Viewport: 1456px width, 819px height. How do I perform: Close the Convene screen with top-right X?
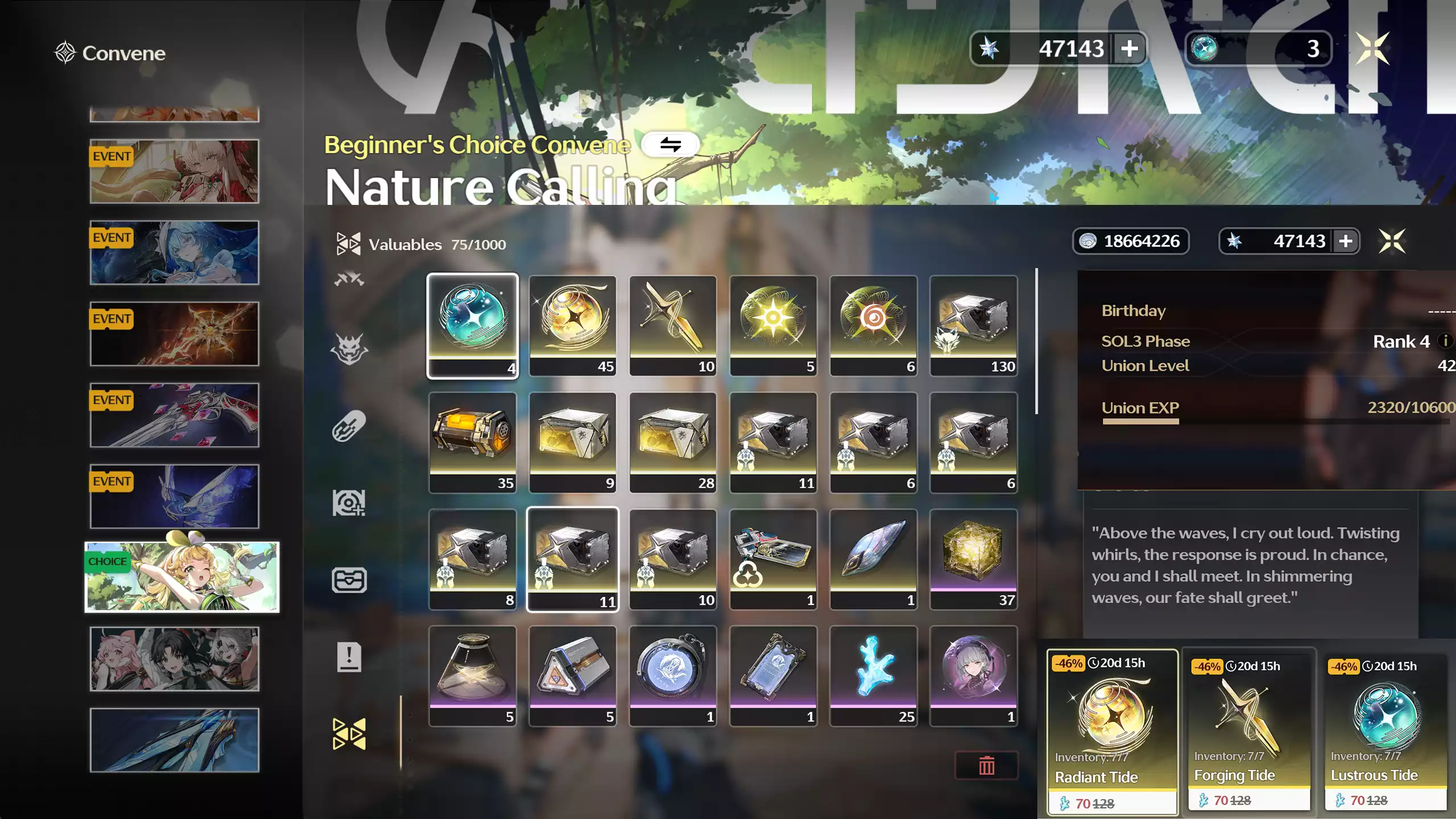1372,49
